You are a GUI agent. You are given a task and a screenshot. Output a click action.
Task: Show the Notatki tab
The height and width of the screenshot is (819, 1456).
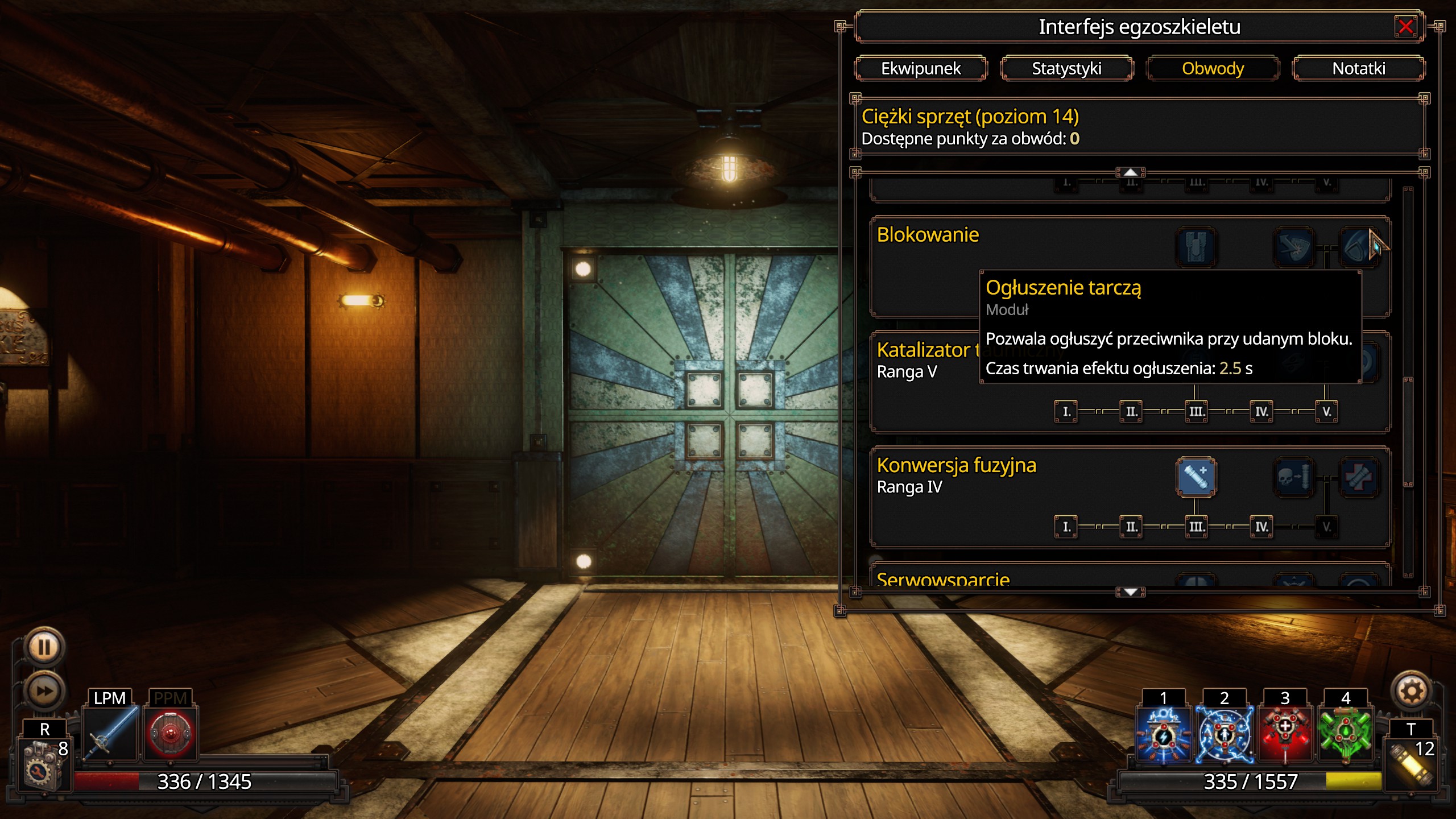coord(1358,68)
